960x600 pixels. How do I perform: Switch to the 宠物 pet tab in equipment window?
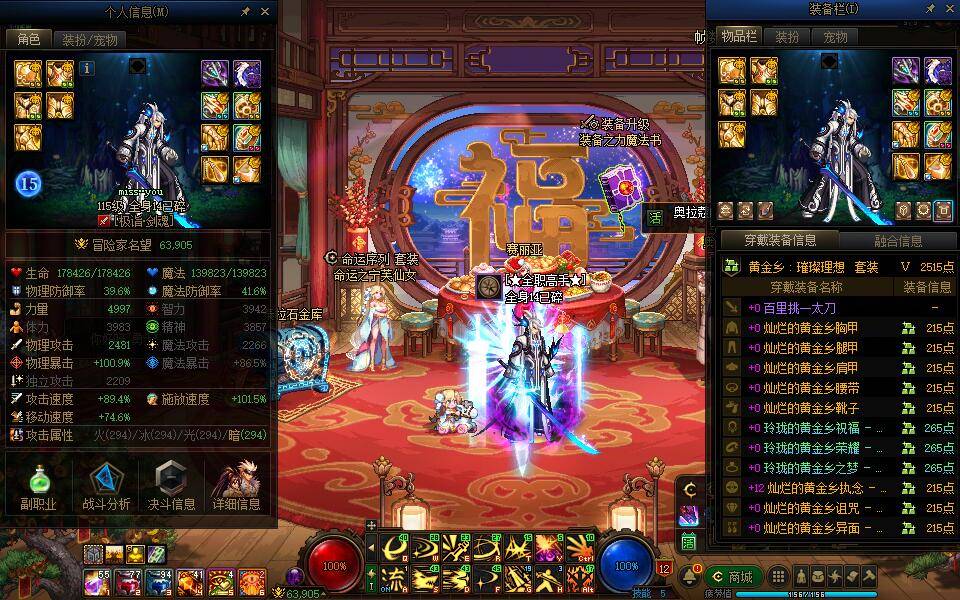[834, 37]
